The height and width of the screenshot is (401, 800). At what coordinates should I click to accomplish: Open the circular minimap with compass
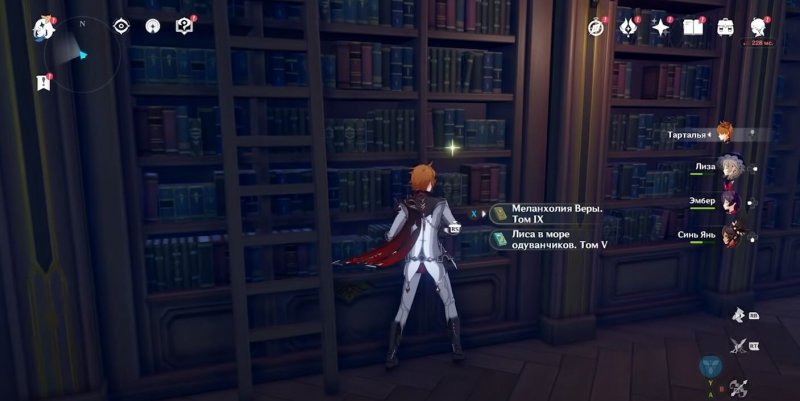point(84,54)
